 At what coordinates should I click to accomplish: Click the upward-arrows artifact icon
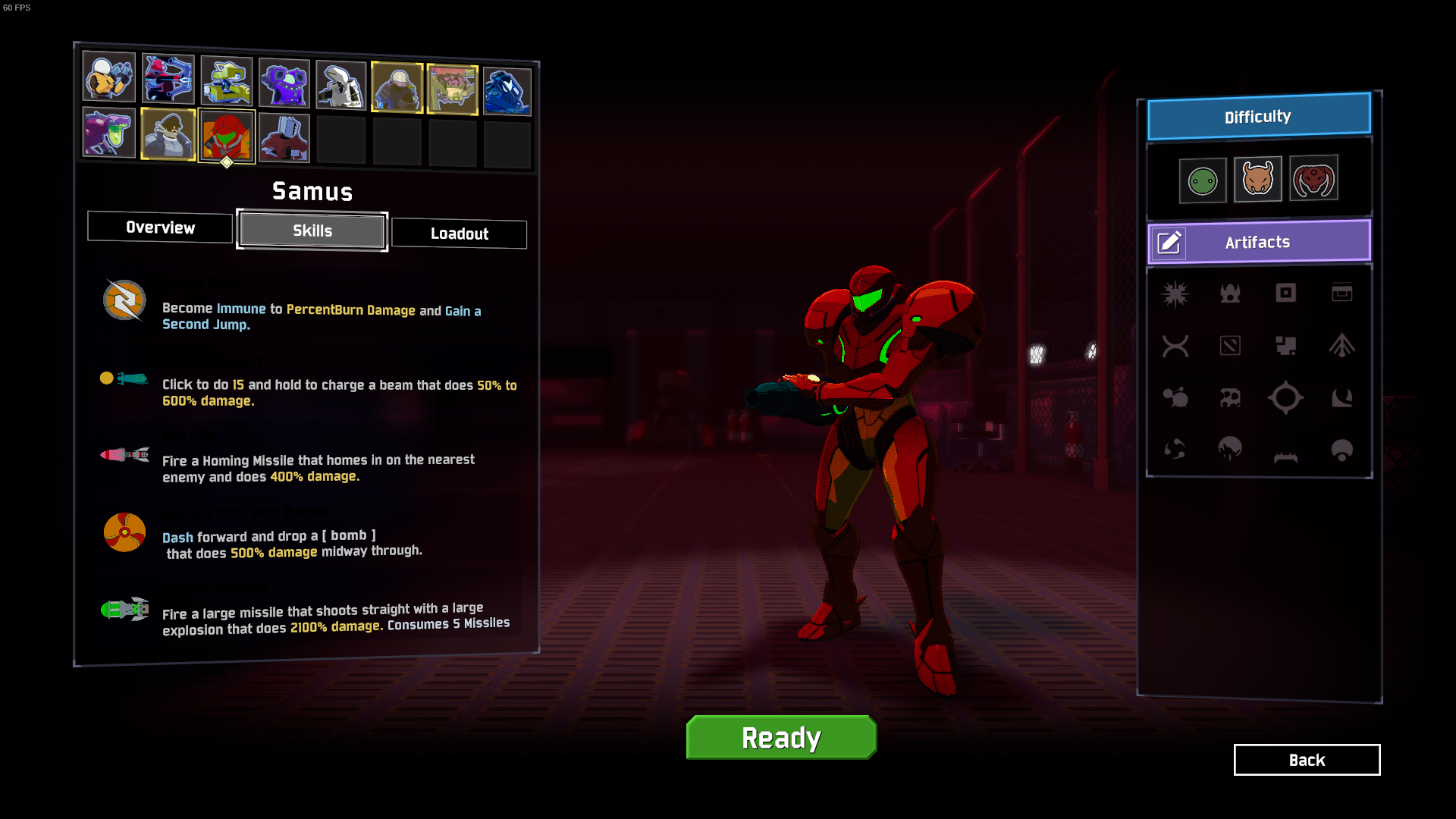point(1342,345)
